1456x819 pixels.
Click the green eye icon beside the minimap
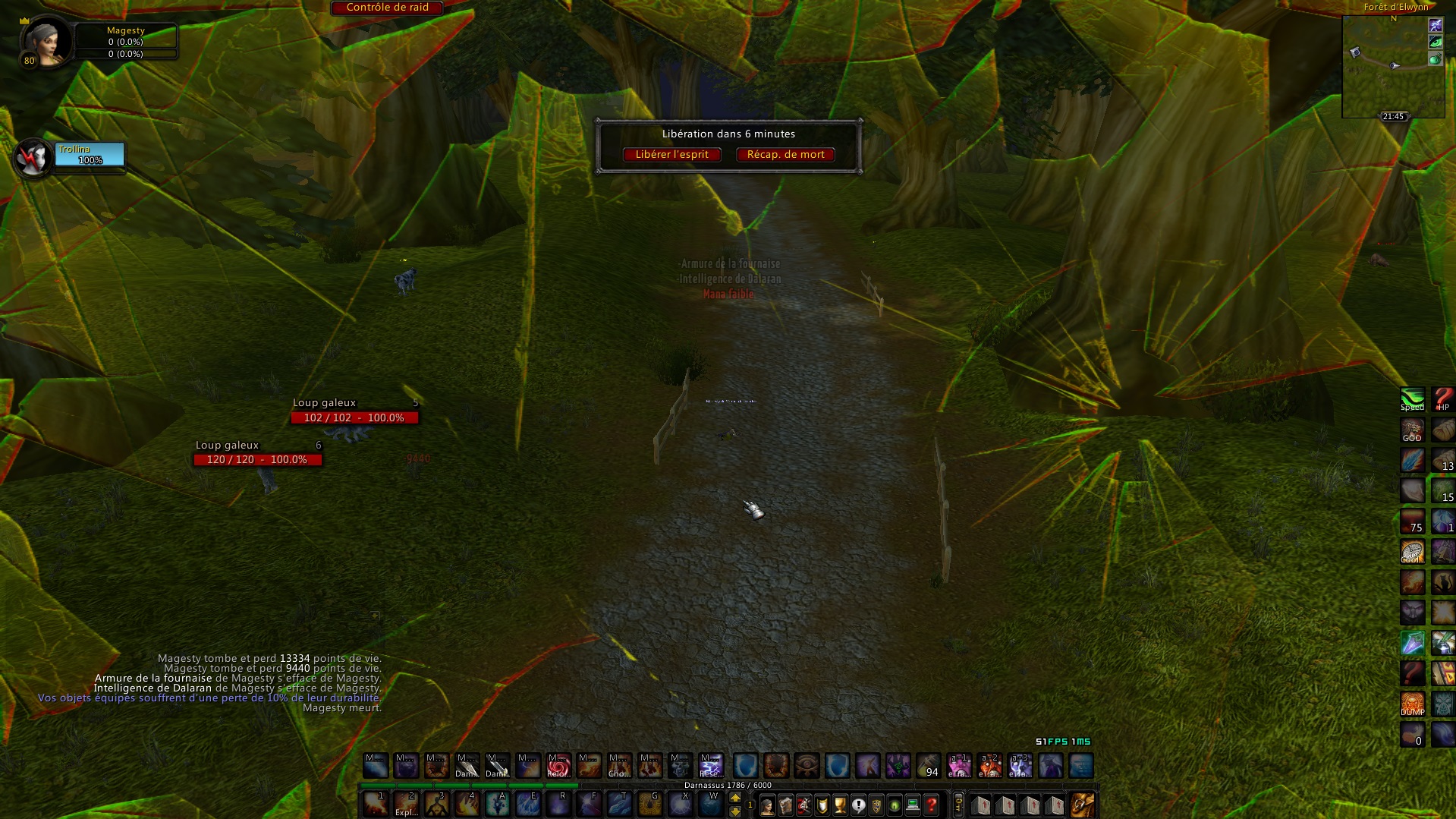pyautogui.click(x=1435, y=43)
